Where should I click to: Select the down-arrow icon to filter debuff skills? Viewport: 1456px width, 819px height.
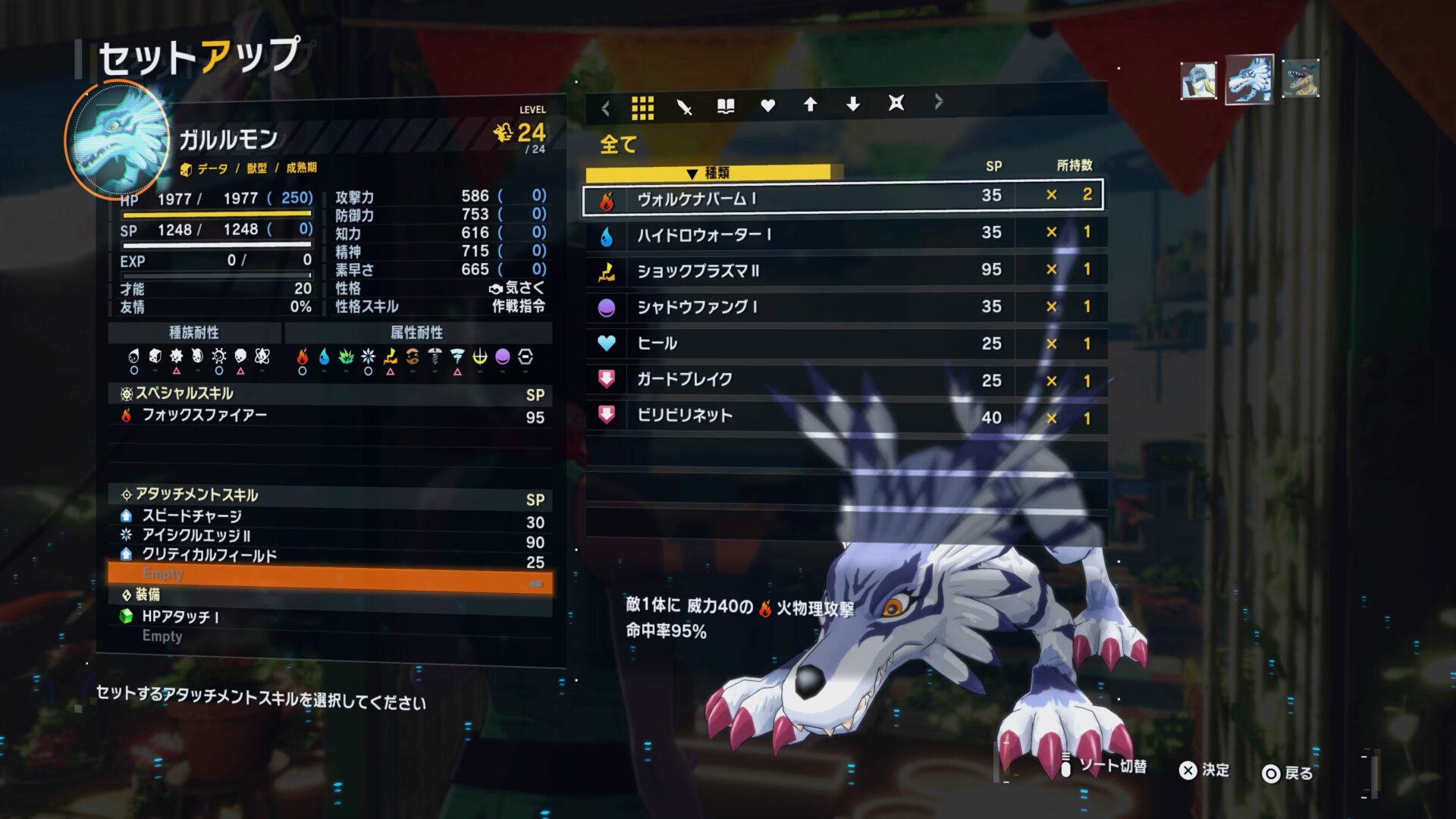(x=852, y=107)
